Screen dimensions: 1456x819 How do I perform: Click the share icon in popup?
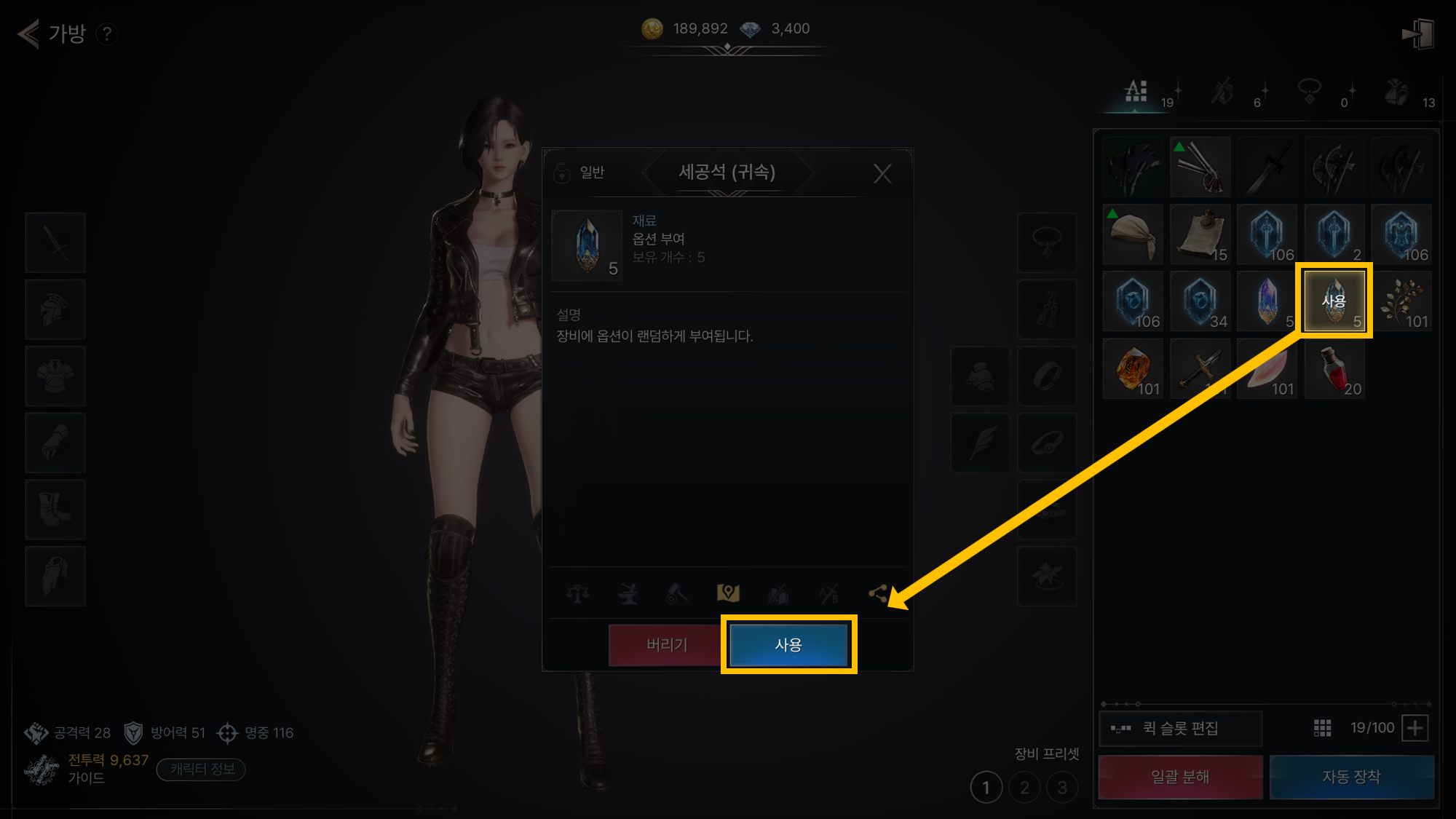click(x=878, y=594)
